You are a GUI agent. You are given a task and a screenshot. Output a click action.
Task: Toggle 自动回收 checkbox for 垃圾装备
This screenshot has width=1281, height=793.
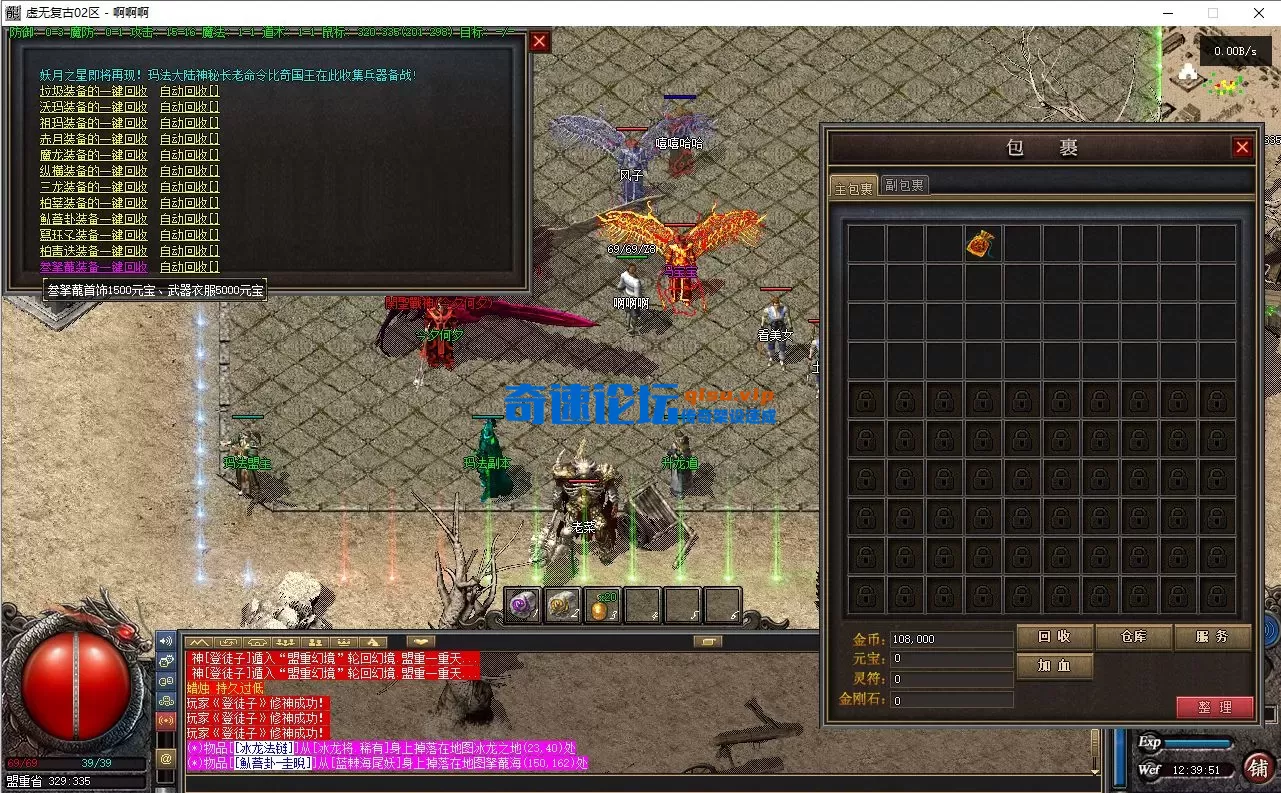click(x=188, y=91)
